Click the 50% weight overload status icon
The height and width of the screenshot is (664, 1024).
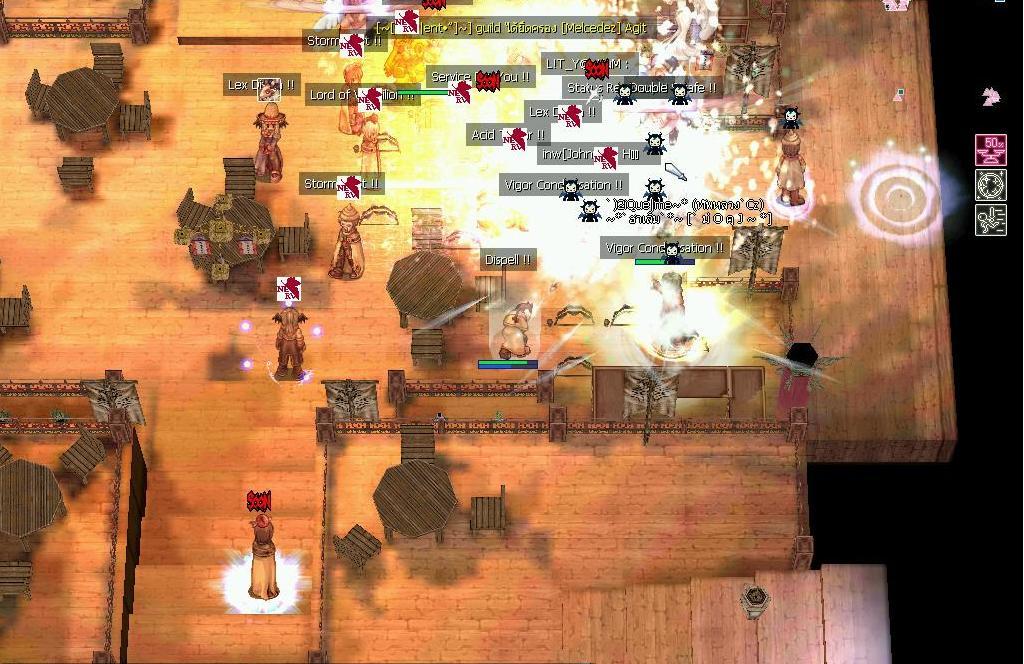coord(991,150)
